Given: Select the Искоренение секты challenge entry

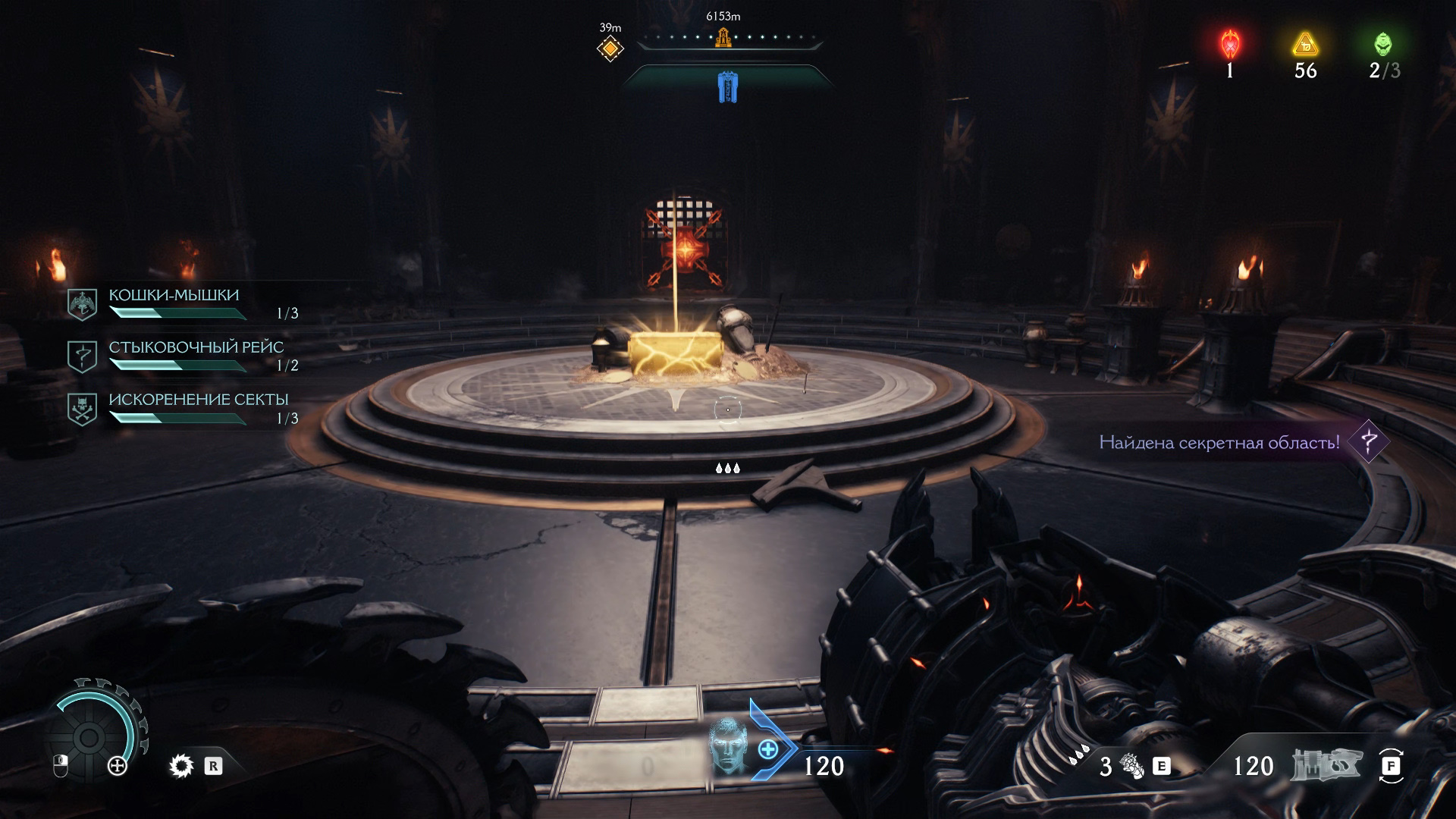Looking at the screenshot, I should [198, 400].
